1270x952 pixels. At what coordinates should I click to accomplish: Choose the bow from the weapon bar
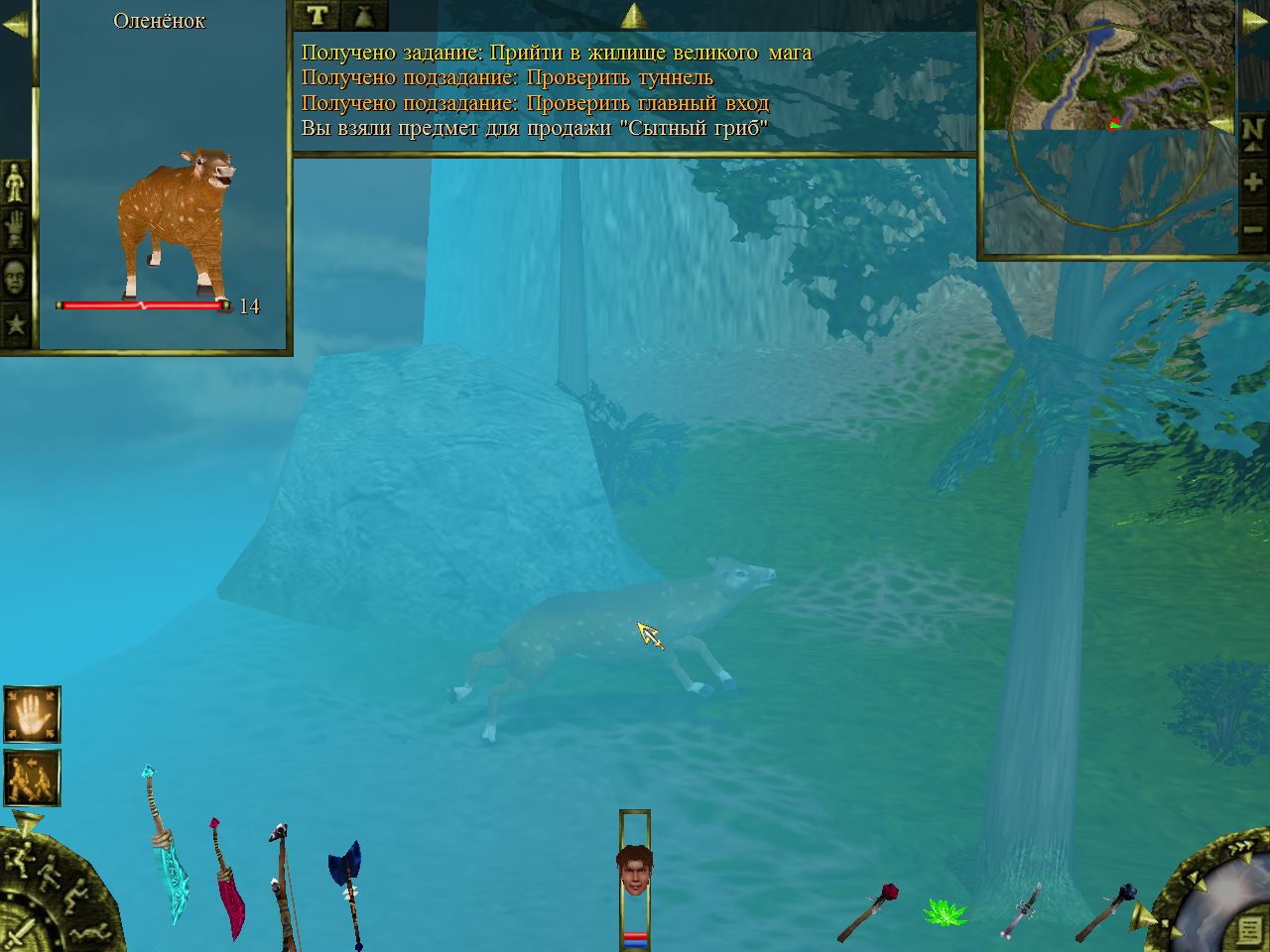point(285,885)
